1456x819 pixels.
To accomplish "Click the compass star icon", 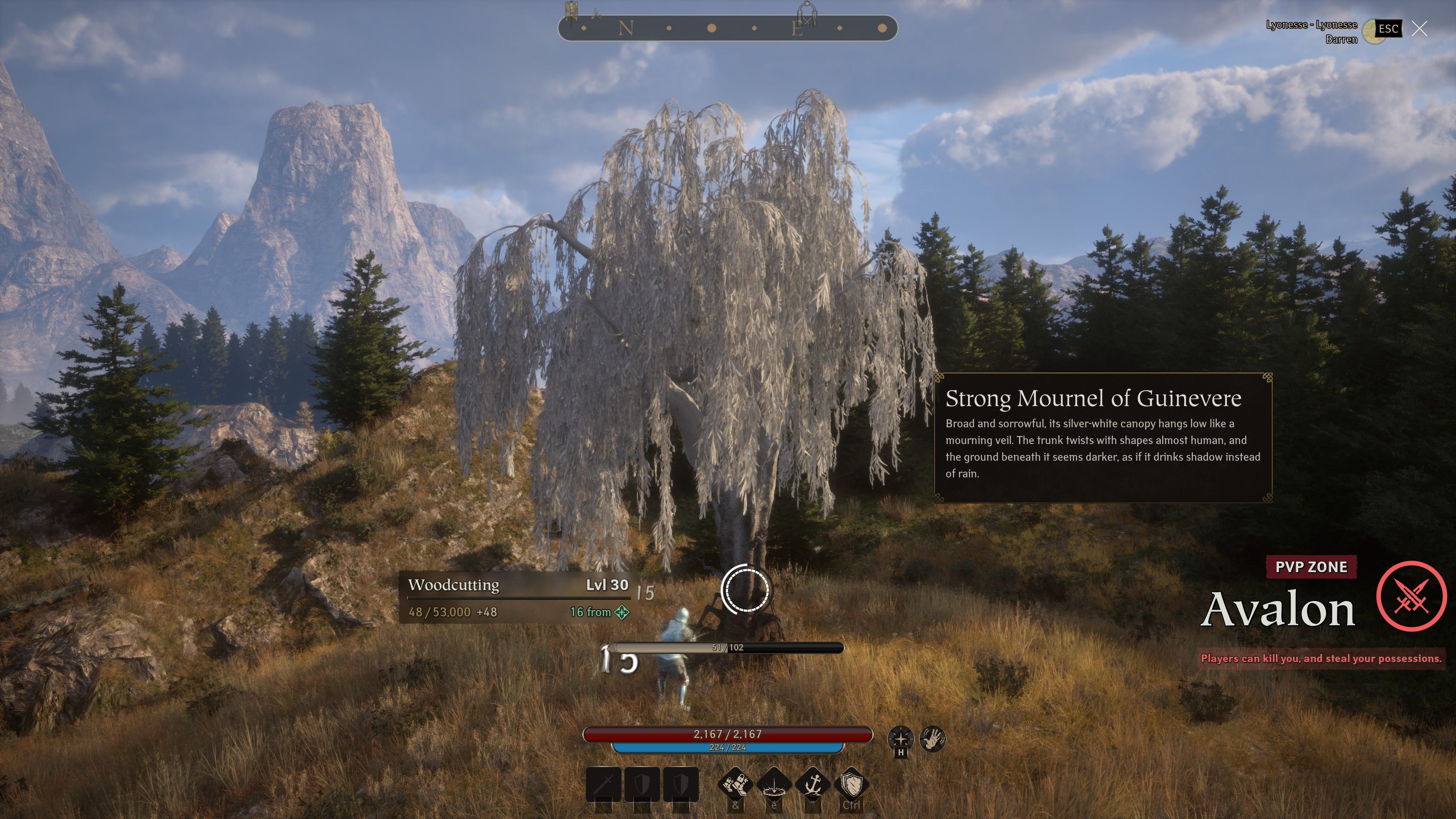I will [x=901, y=739].
